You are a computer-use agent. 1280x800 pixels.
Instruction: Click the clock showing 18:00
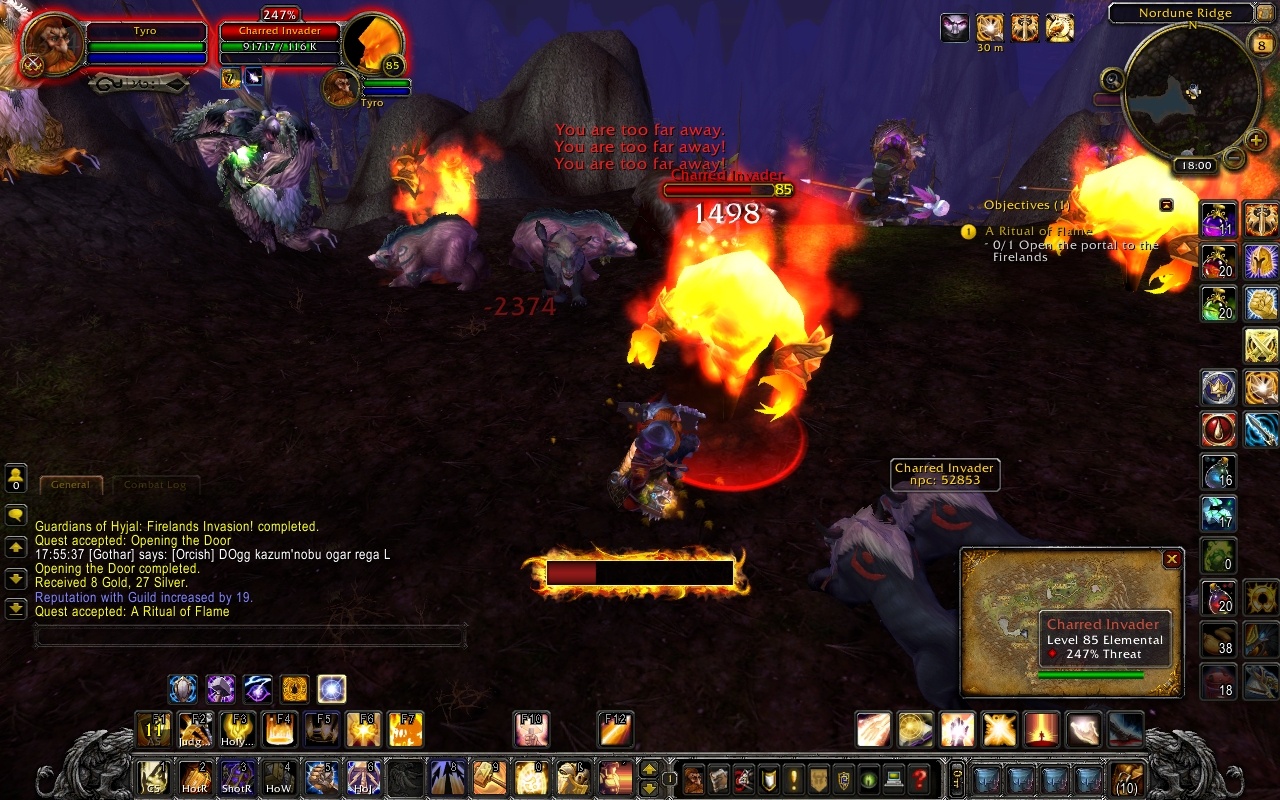[x=1195, y=166]
